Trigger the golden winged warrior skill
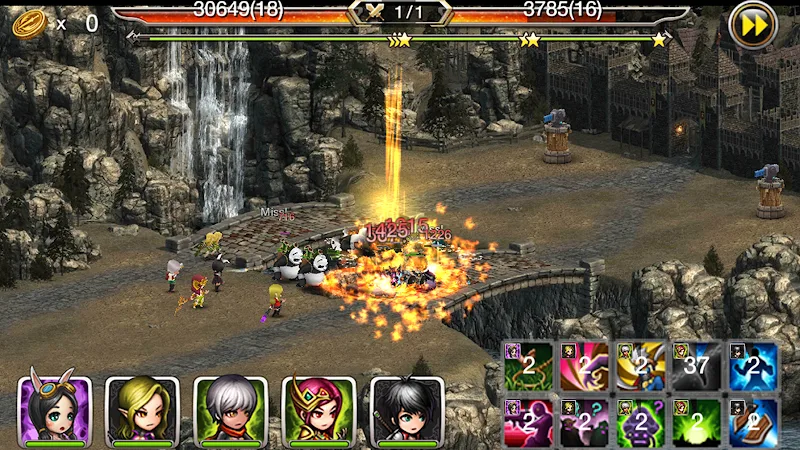This screenshot has height=450, width=800. [x=641, y=366]
